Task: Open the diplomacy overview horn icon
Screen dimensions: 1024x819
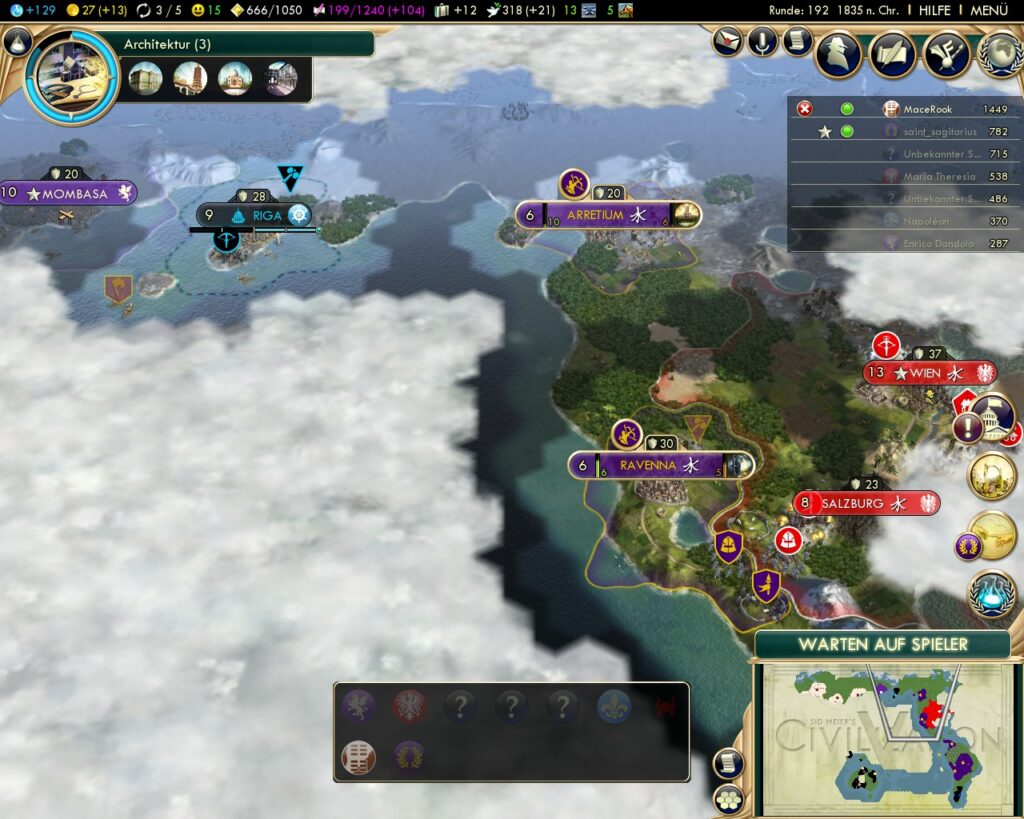Action: [946, 54]
